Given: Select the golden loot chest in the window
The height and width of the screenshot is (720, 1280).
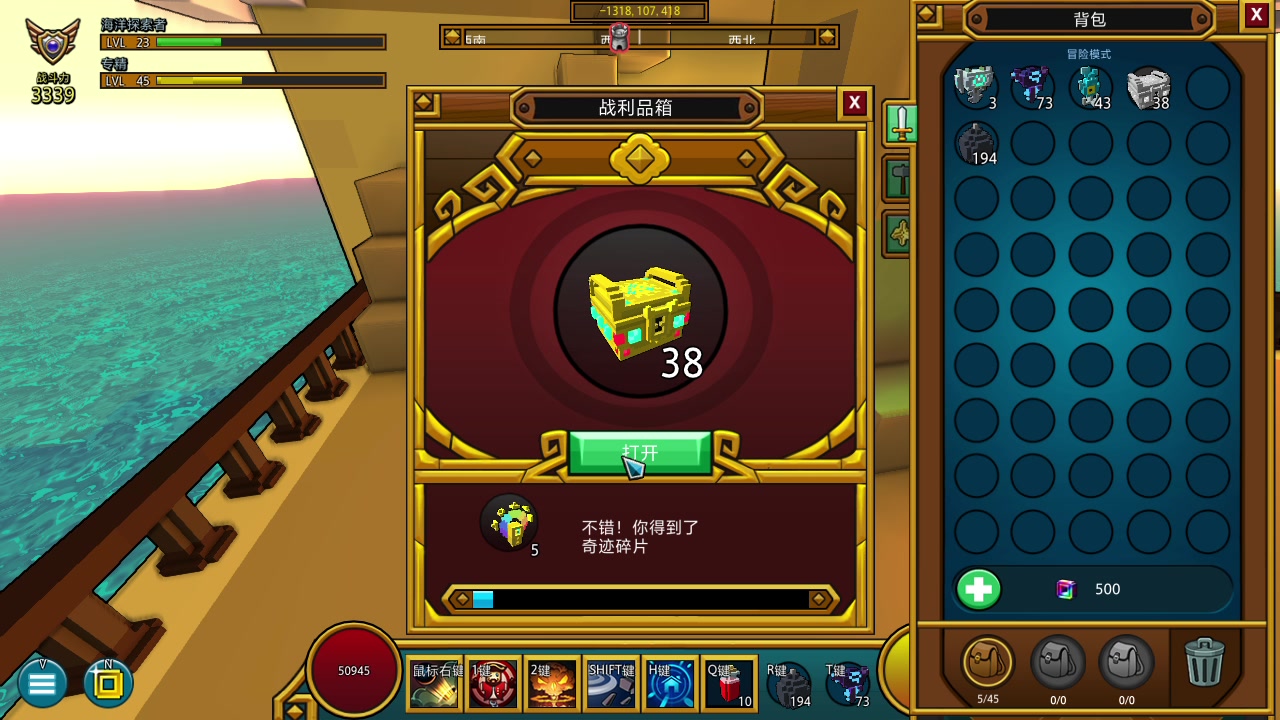Looking at the screenshot, I should (640, 312).
